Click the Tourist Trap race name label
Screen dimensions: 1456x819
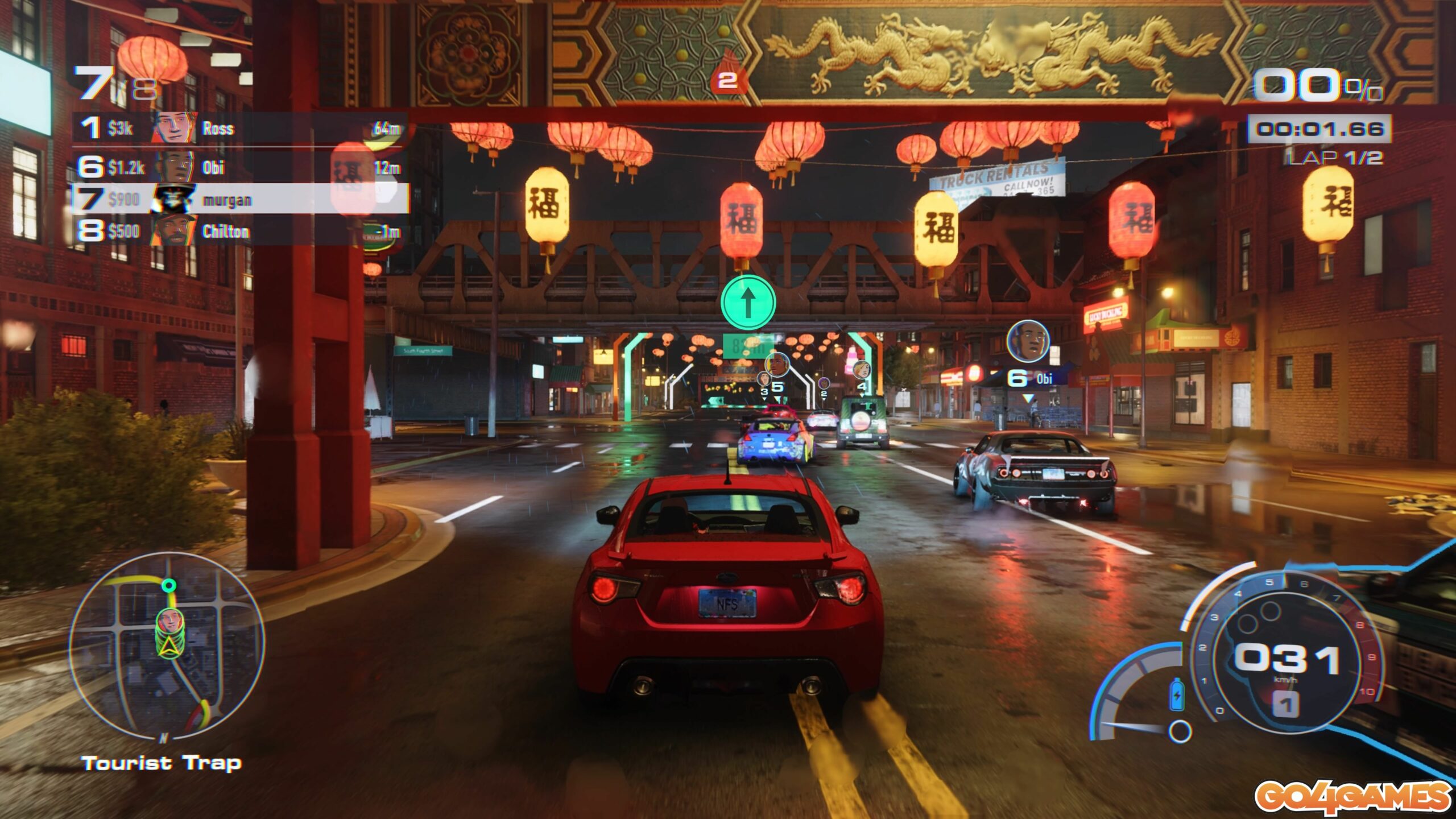(x=162, y=763)
